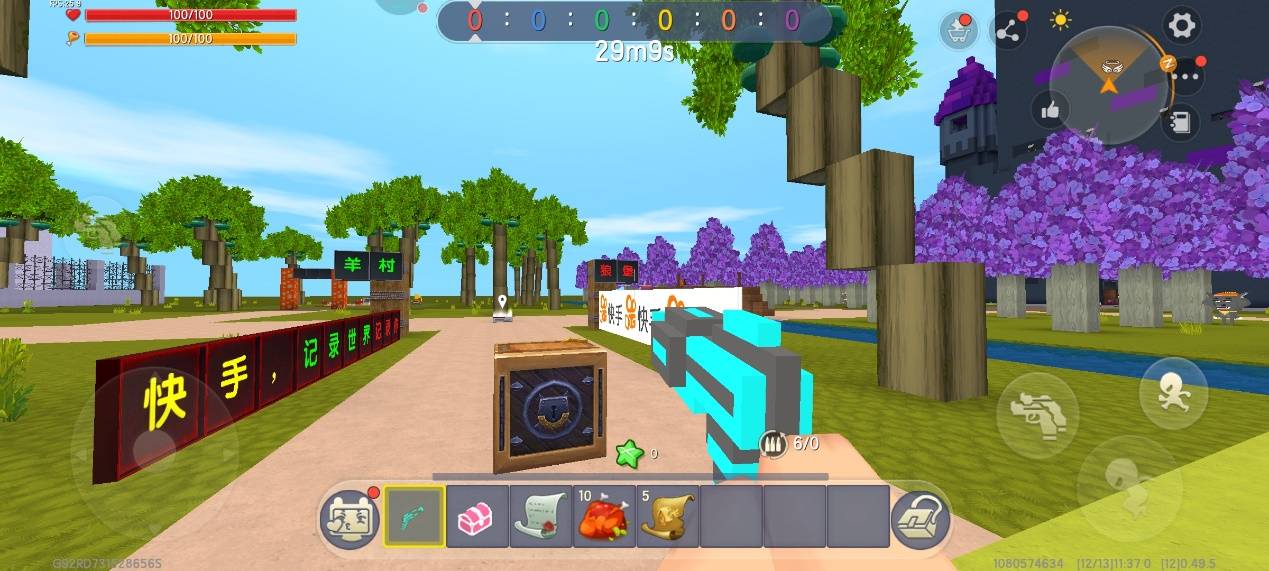Open the shopping cart store
Viewport: 1269px width, 571px height.
959,32
